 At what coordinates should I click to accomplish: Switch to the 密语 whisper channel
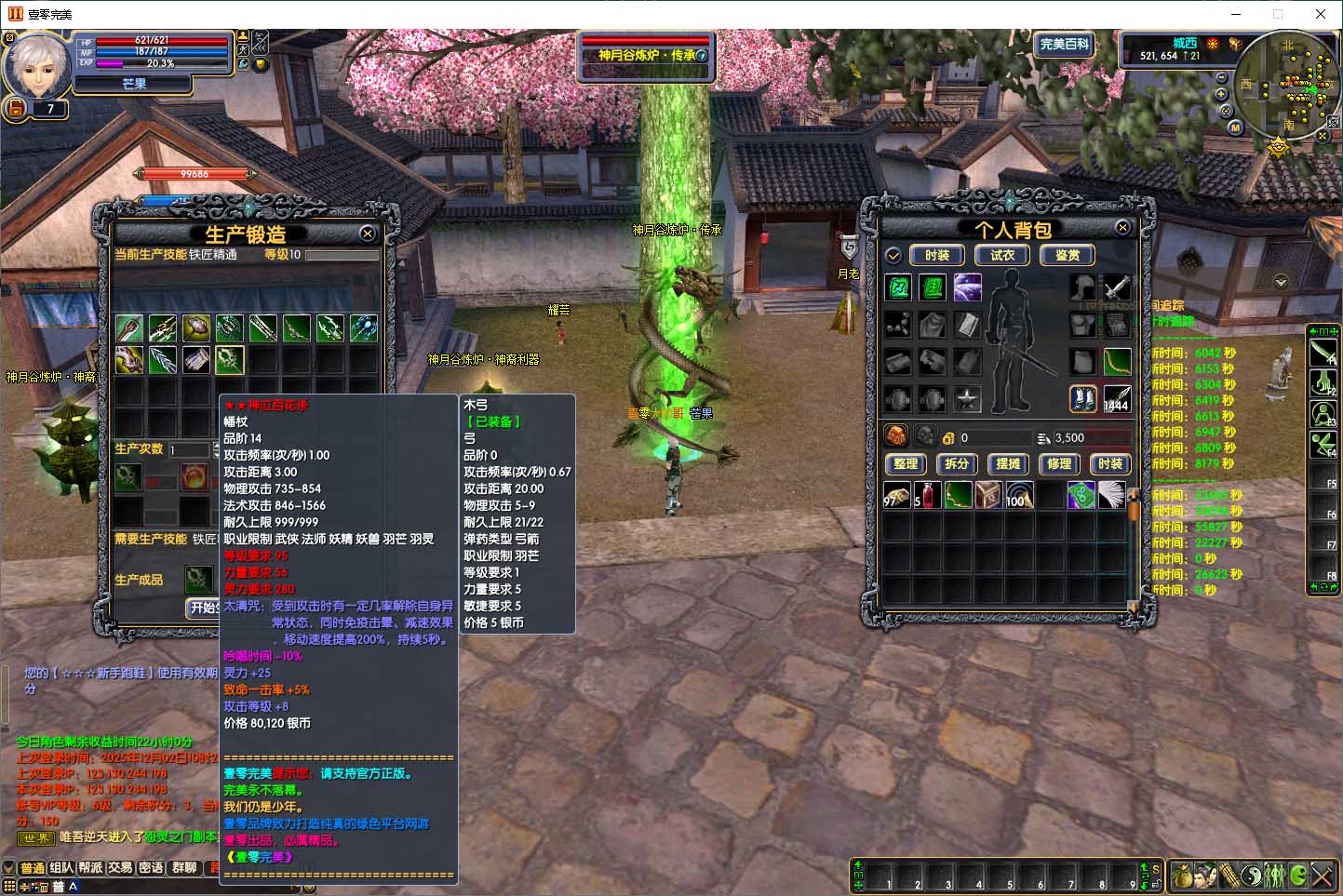151,868
